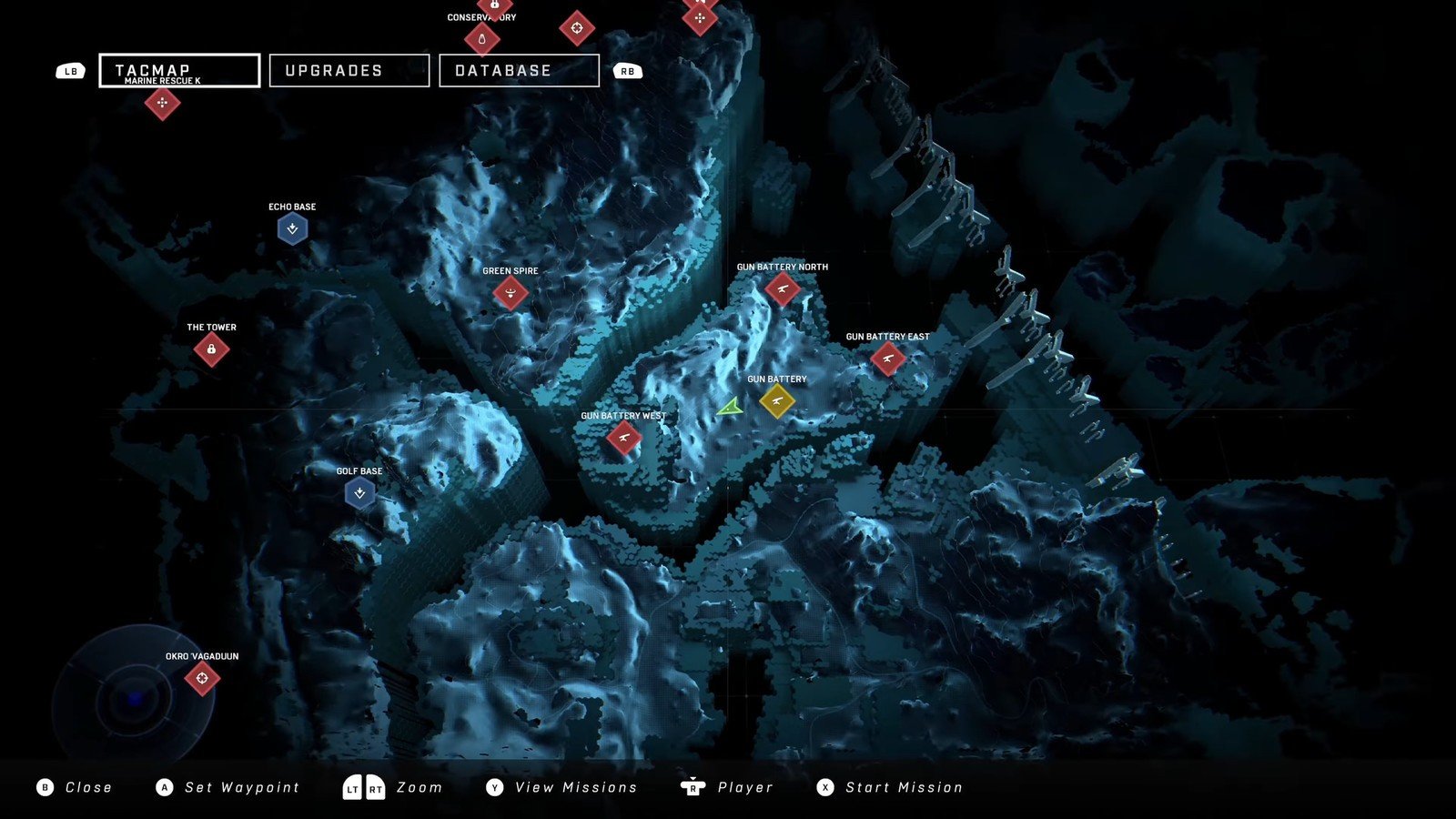The image size is (1456, 819).
Task: Select the Gun Battery East marker
Action: pos(887,359)
